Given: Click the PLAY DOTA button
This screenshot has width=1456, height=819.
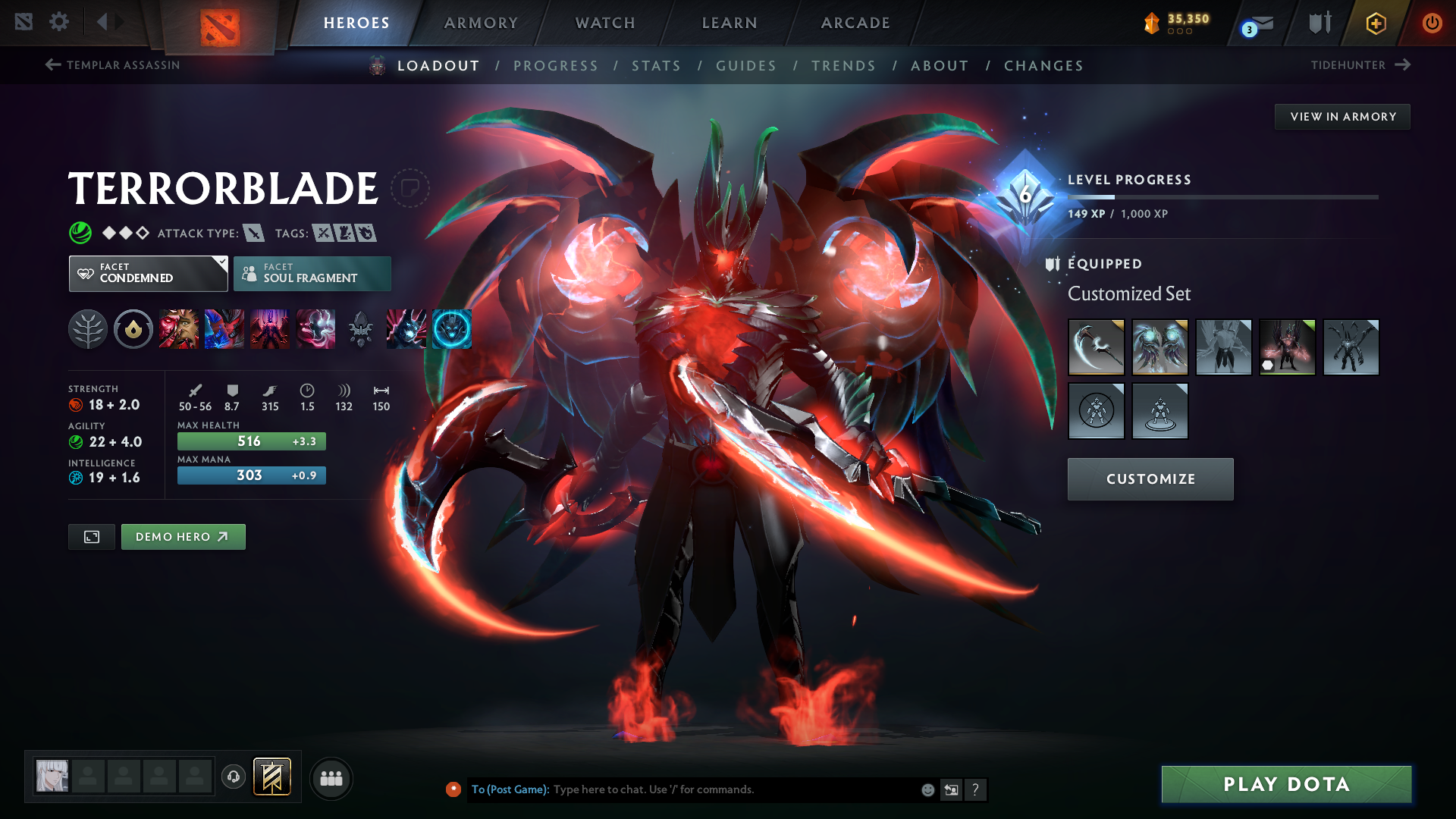Looking at the screenshot, I should [x=1285, y=784].
